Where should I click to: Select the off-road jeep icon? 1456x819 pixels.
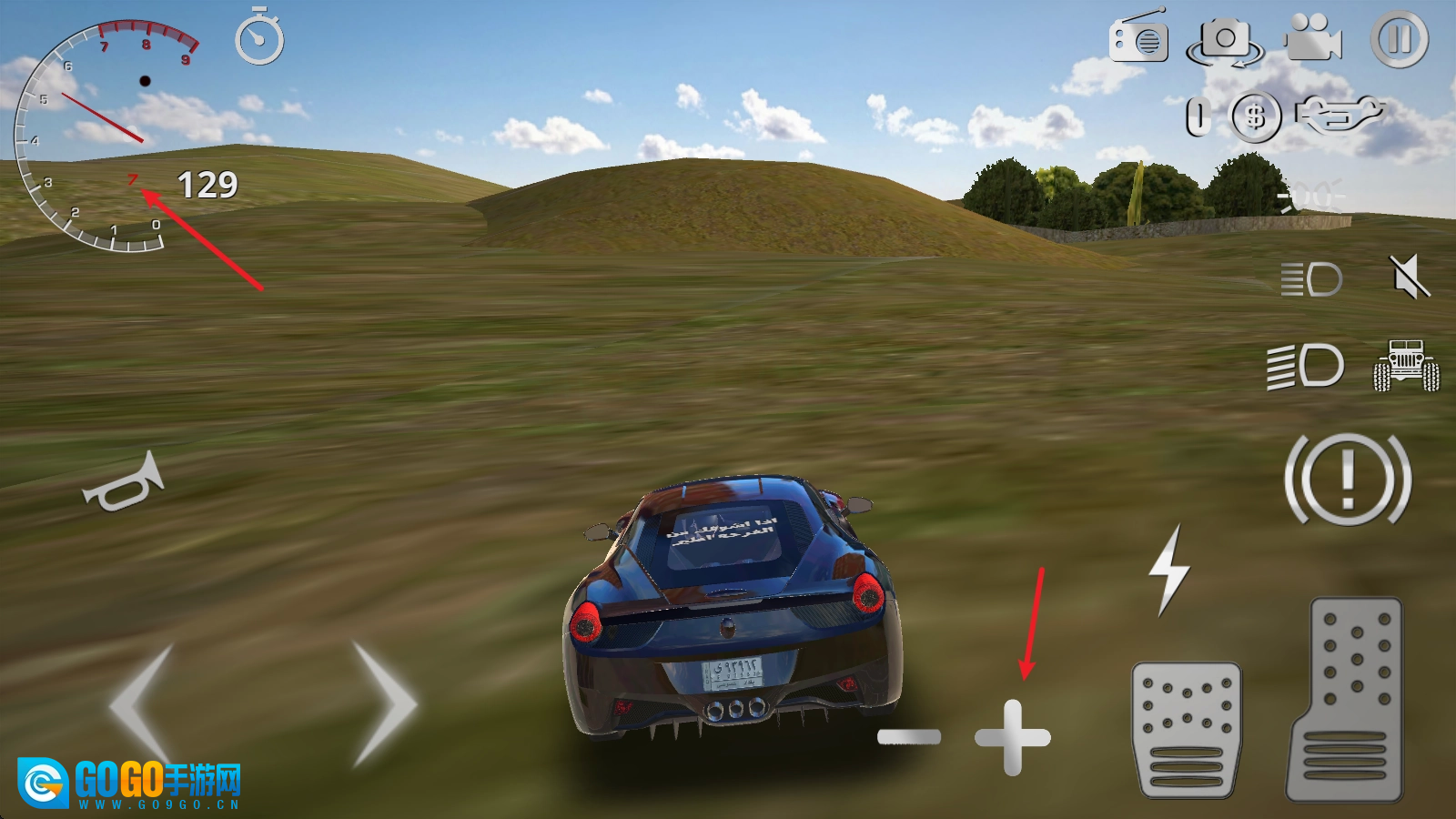[1406, 366]
